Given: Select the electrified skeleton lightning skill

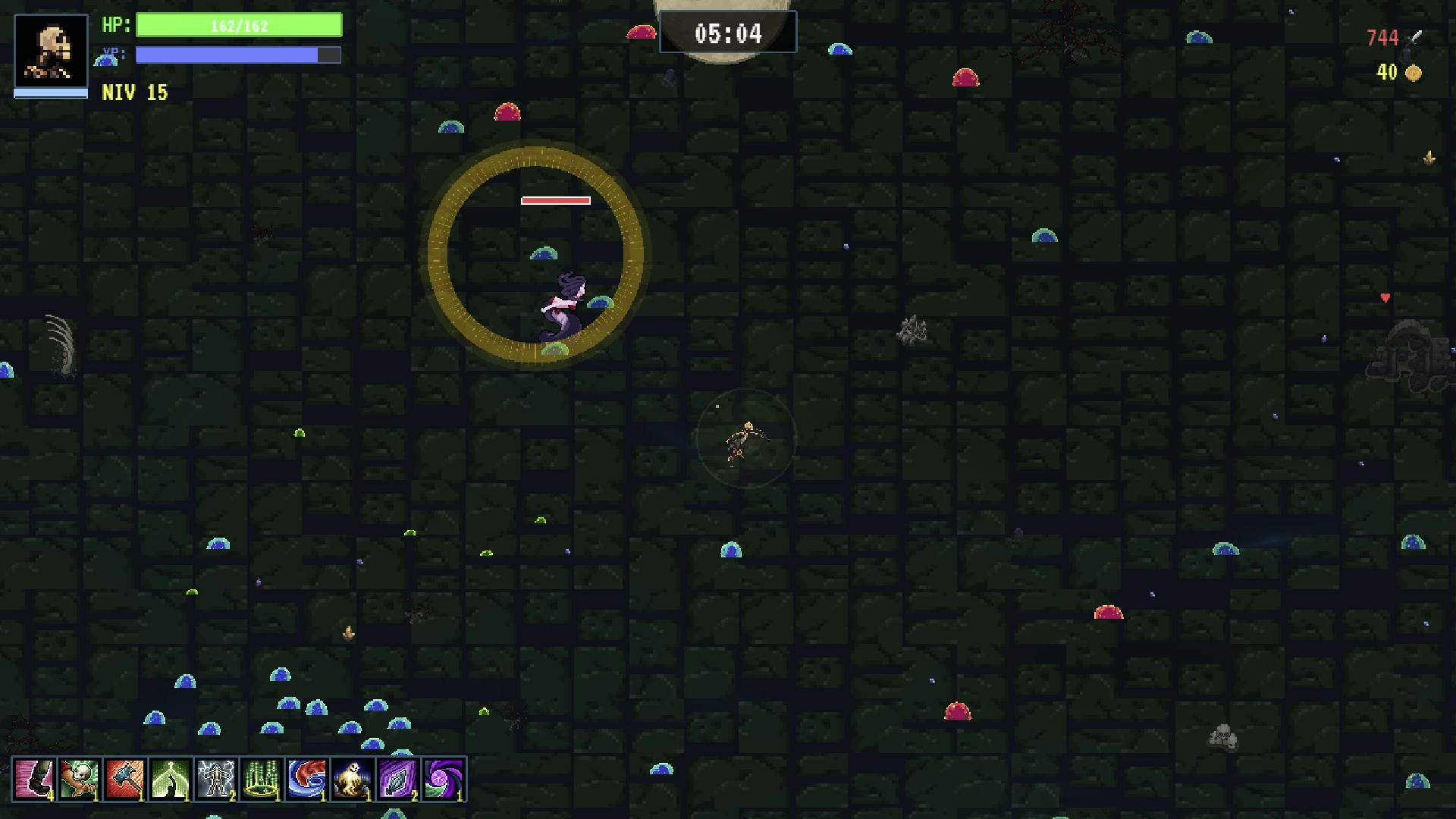Looking at the screenshot, I should [216, 779].
